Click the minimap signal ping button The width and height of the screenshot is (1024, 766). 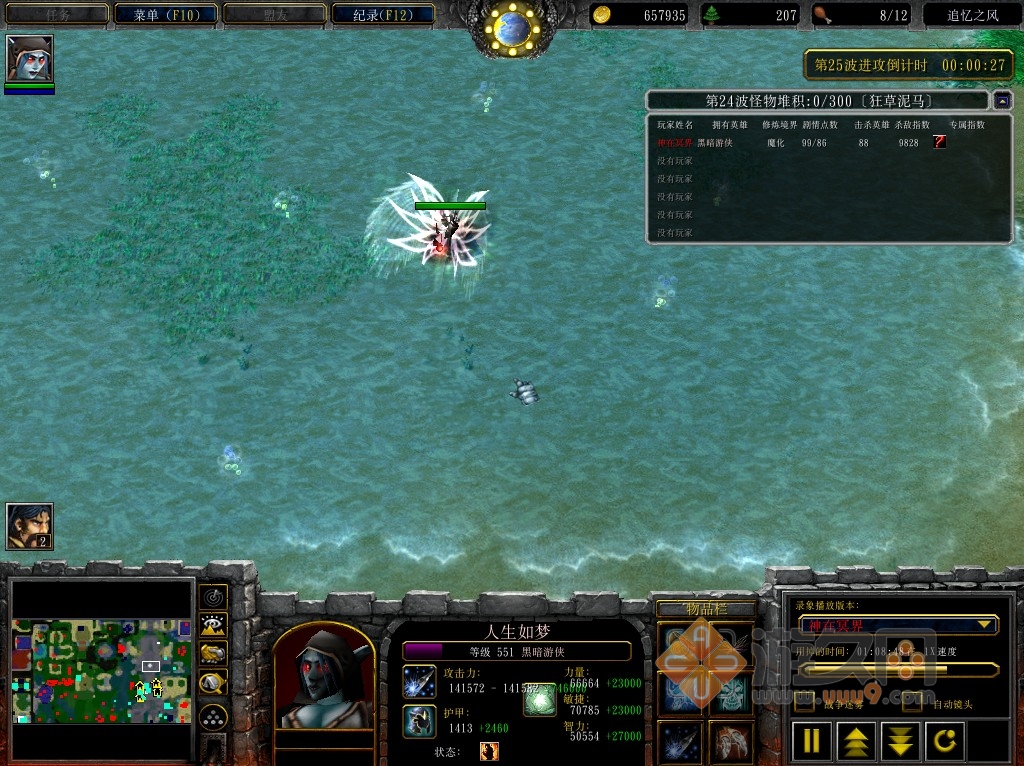(x=213, y=597)
